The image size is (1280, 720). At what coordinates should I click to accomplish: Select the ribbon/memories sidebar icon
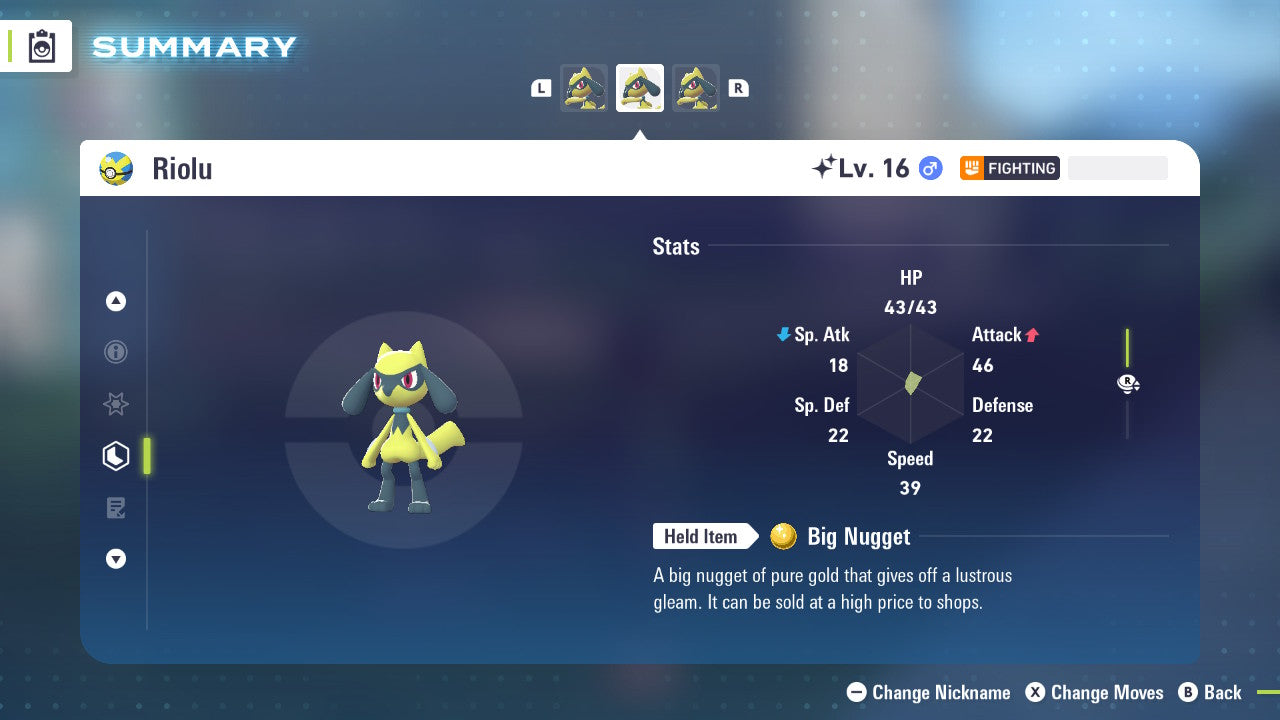click(116, 404)
